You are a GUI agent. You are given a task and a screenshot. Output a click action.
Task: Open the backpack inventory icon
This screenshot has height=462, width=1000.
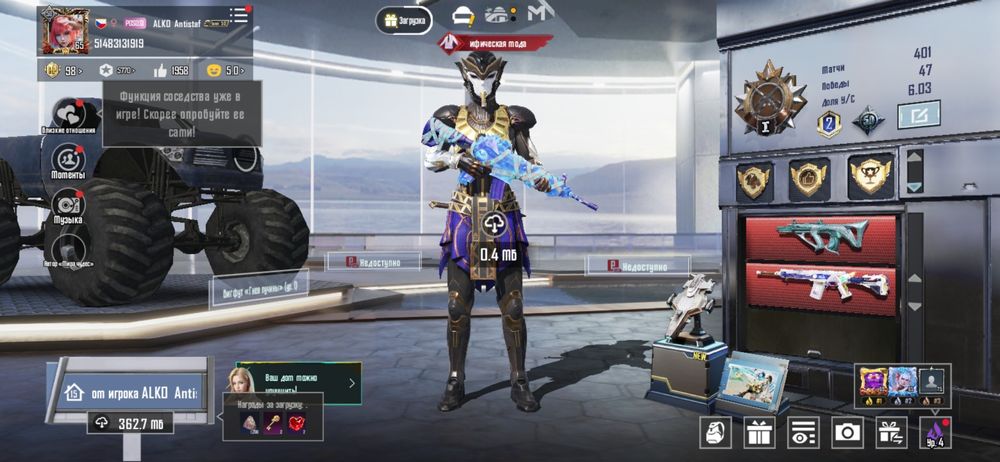[715, 432]
